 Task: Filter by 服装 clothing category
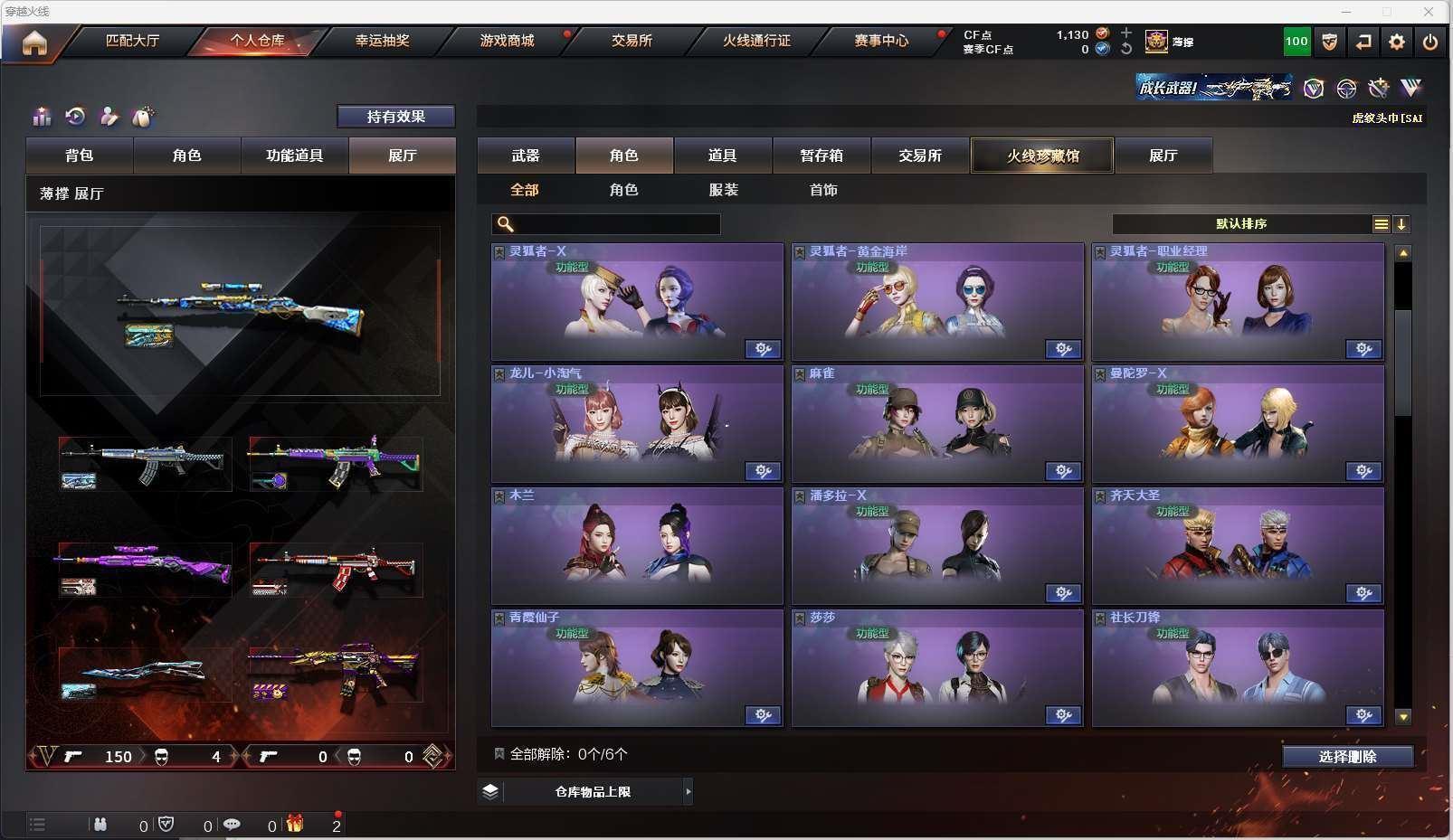pyautogui.click(x=724, y=190)
